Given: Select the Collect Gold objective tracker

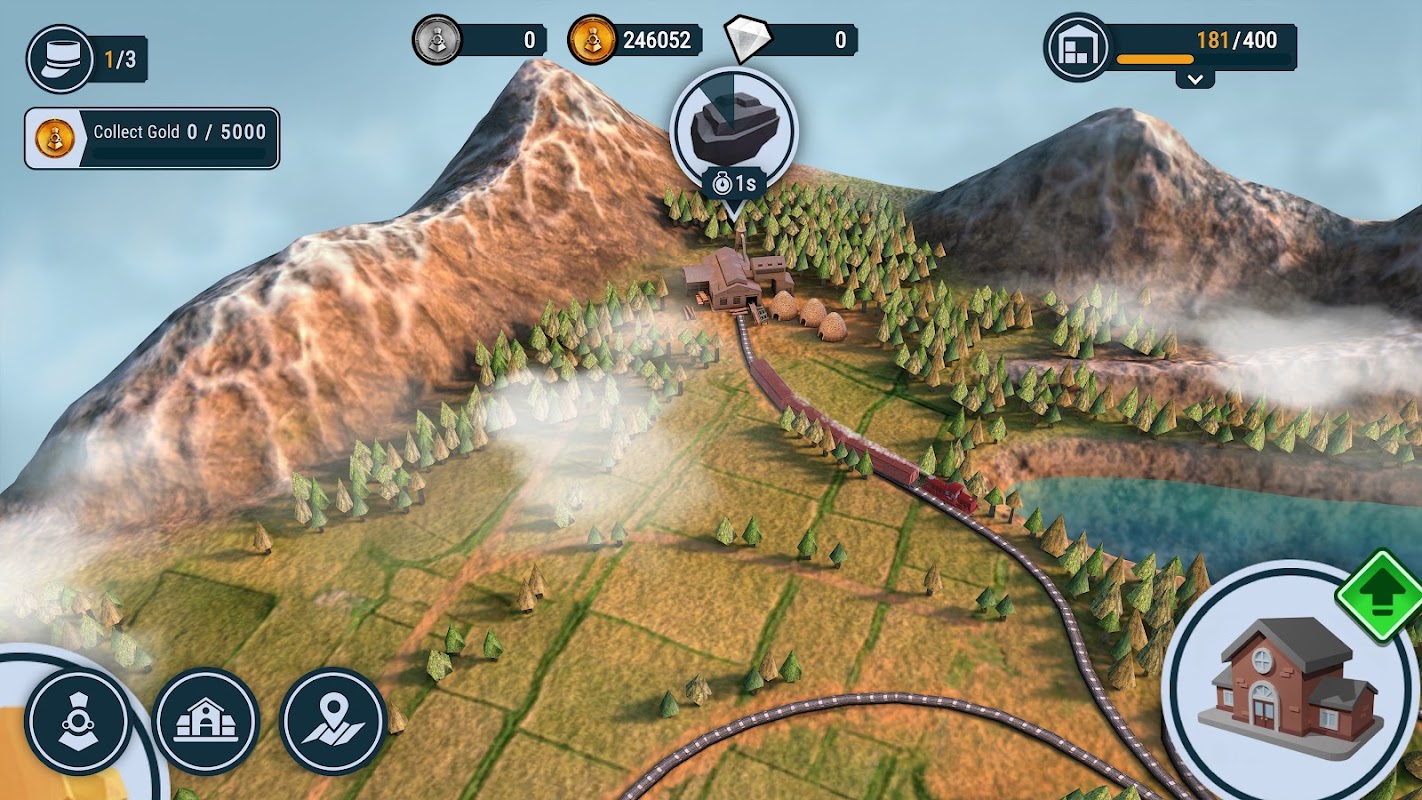Looking at the screenshot, I should click(x=152, y=138).
